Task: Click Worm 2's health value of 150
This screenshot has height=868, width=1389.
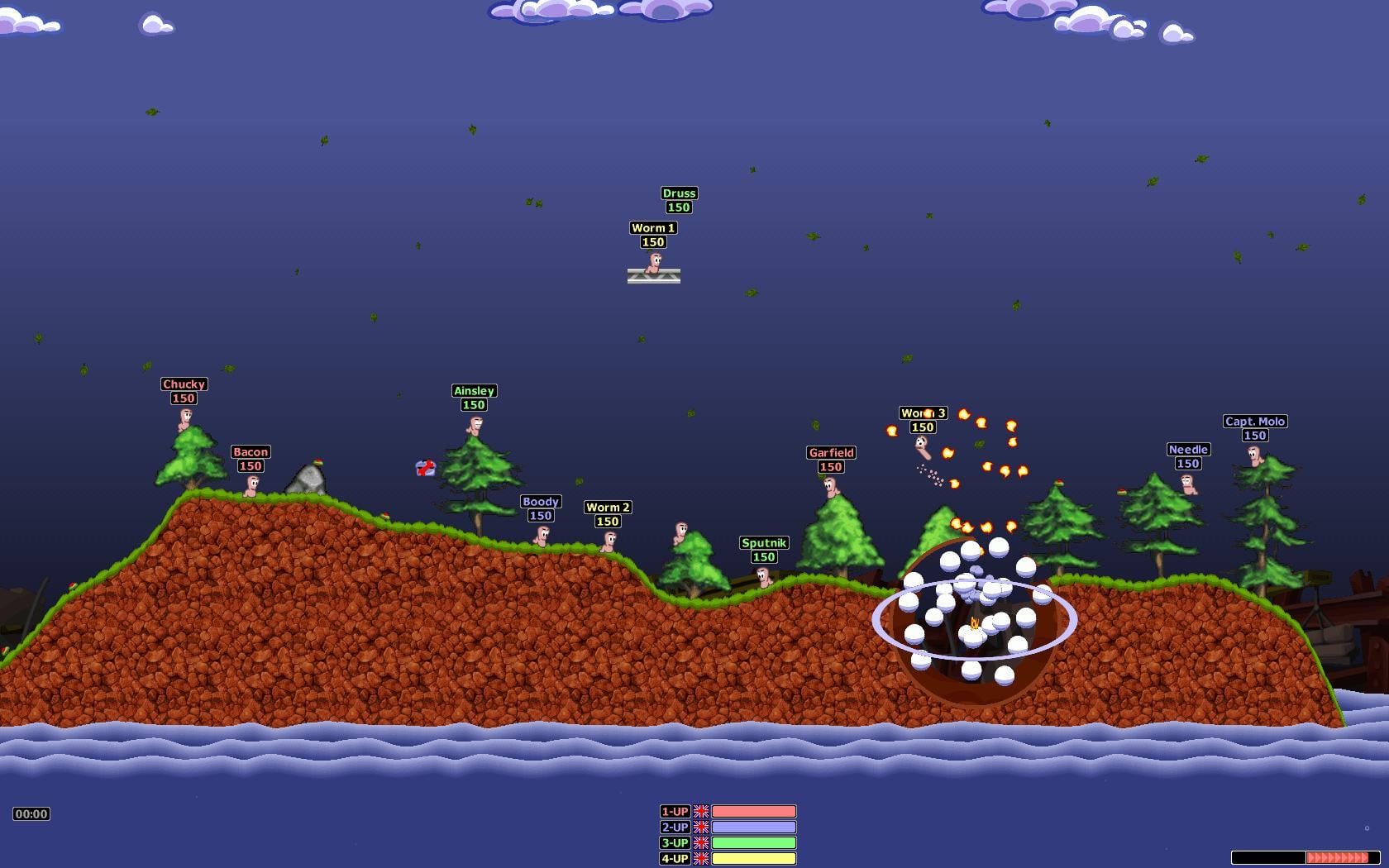Action: (608, 521)
